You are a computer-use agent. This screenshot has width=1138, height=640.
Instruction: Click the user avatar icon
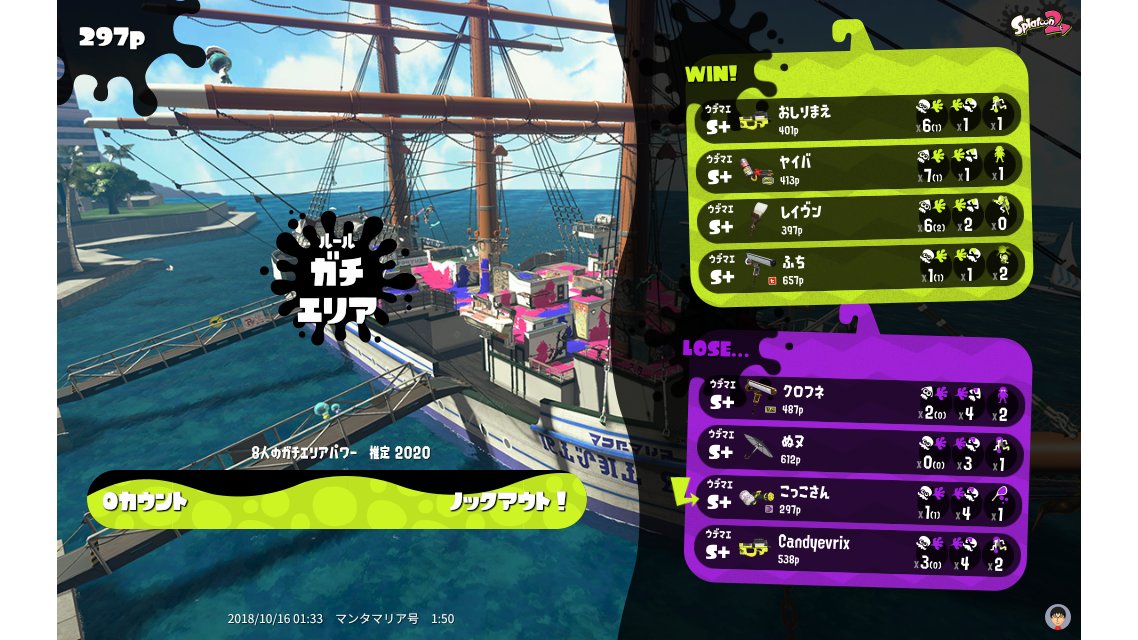coord(1057,616)
